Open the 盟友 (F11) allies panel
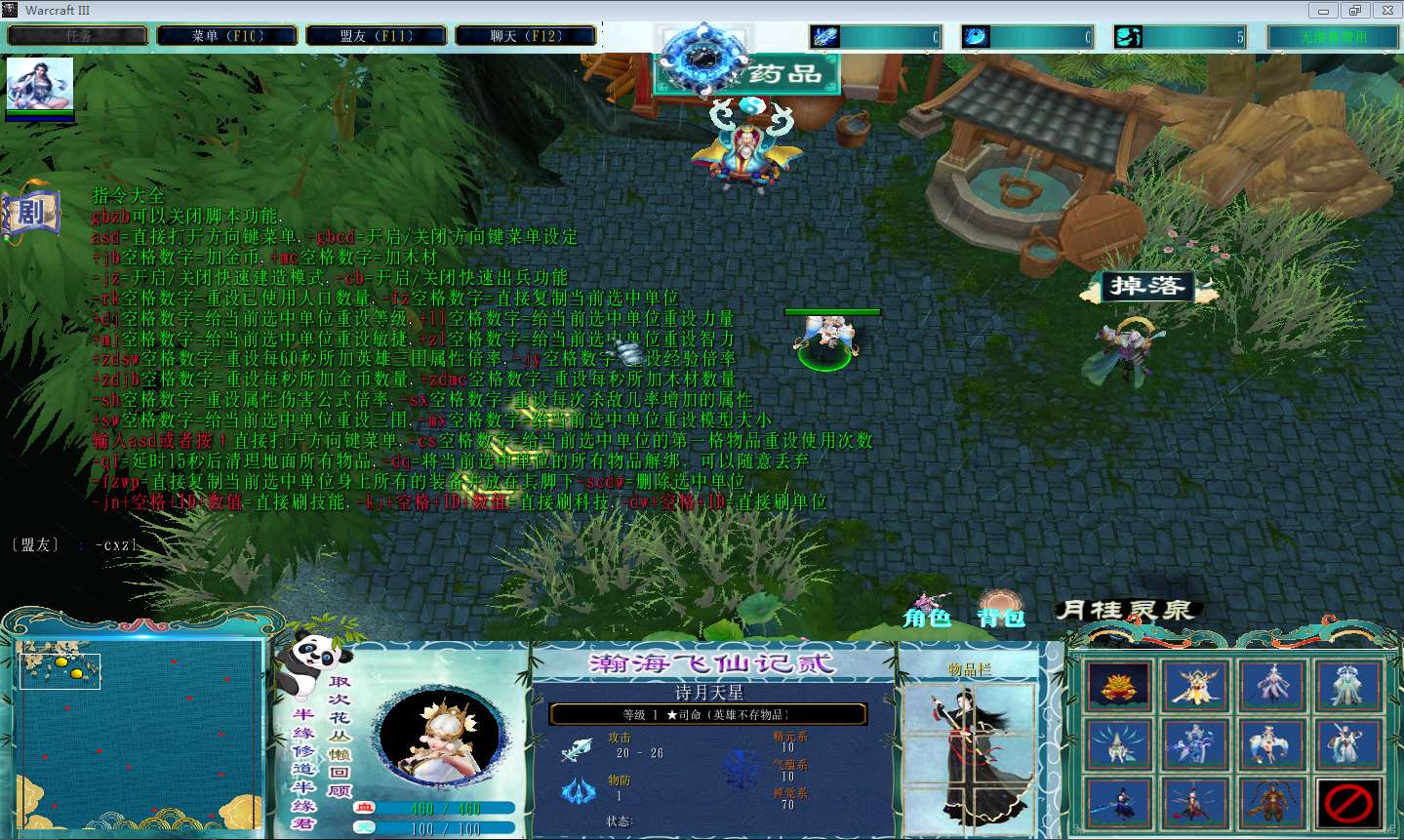This screenshot has width=1404, height=840. point(377,36)
